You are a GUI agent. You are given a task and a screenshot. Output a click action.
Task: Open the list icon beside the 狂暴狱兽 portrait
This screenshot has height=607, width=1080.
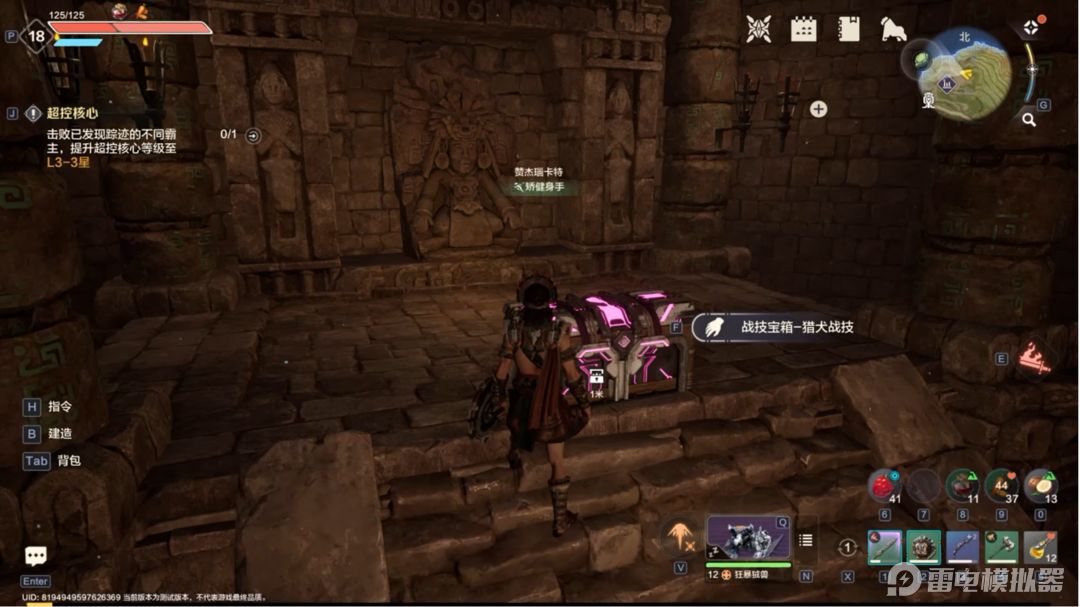tap(805, 541)
